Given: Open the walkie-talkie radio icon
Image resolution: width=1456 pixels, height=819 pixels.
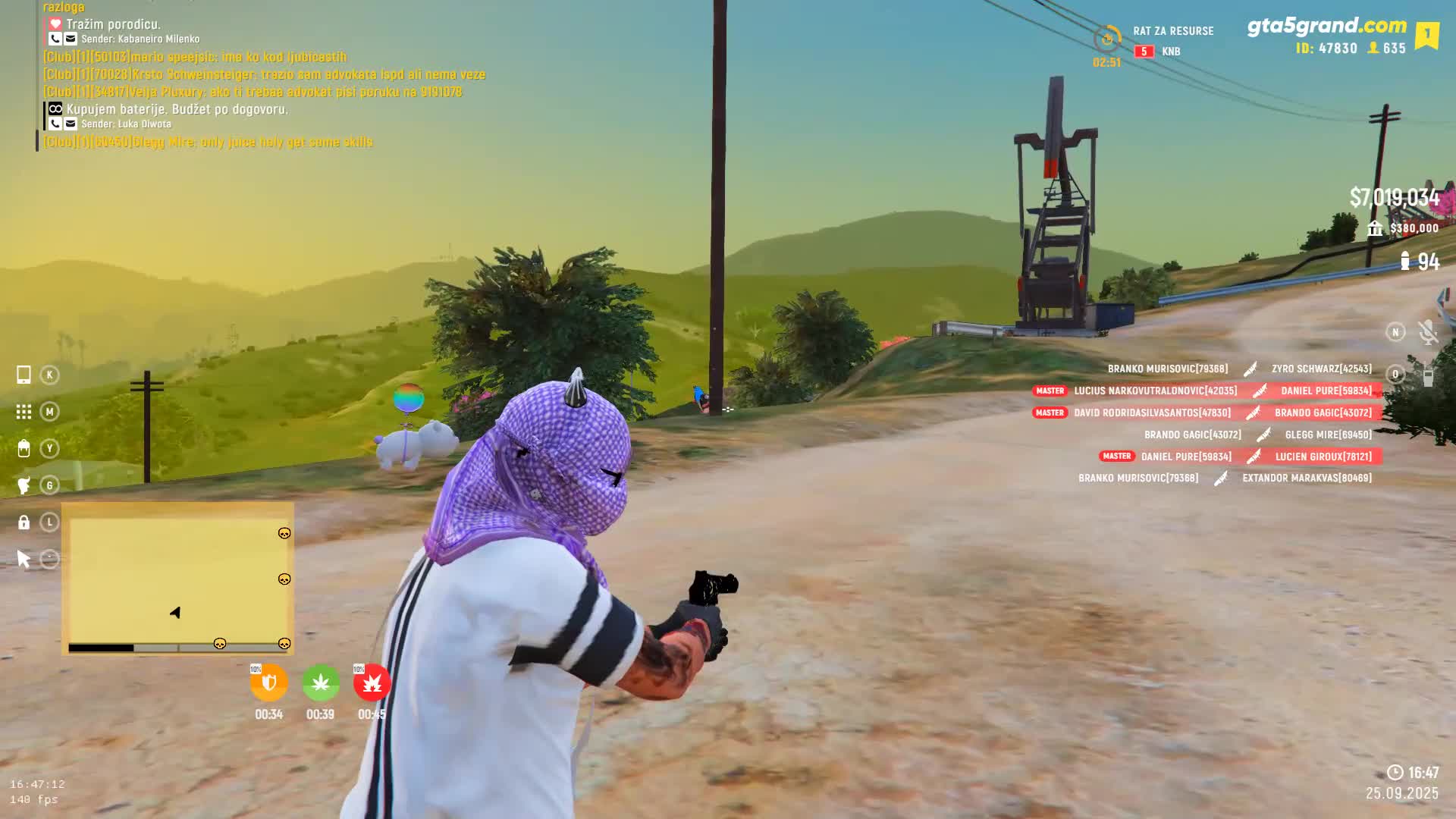Looking at the screenshot, I should click(1427, 375).
